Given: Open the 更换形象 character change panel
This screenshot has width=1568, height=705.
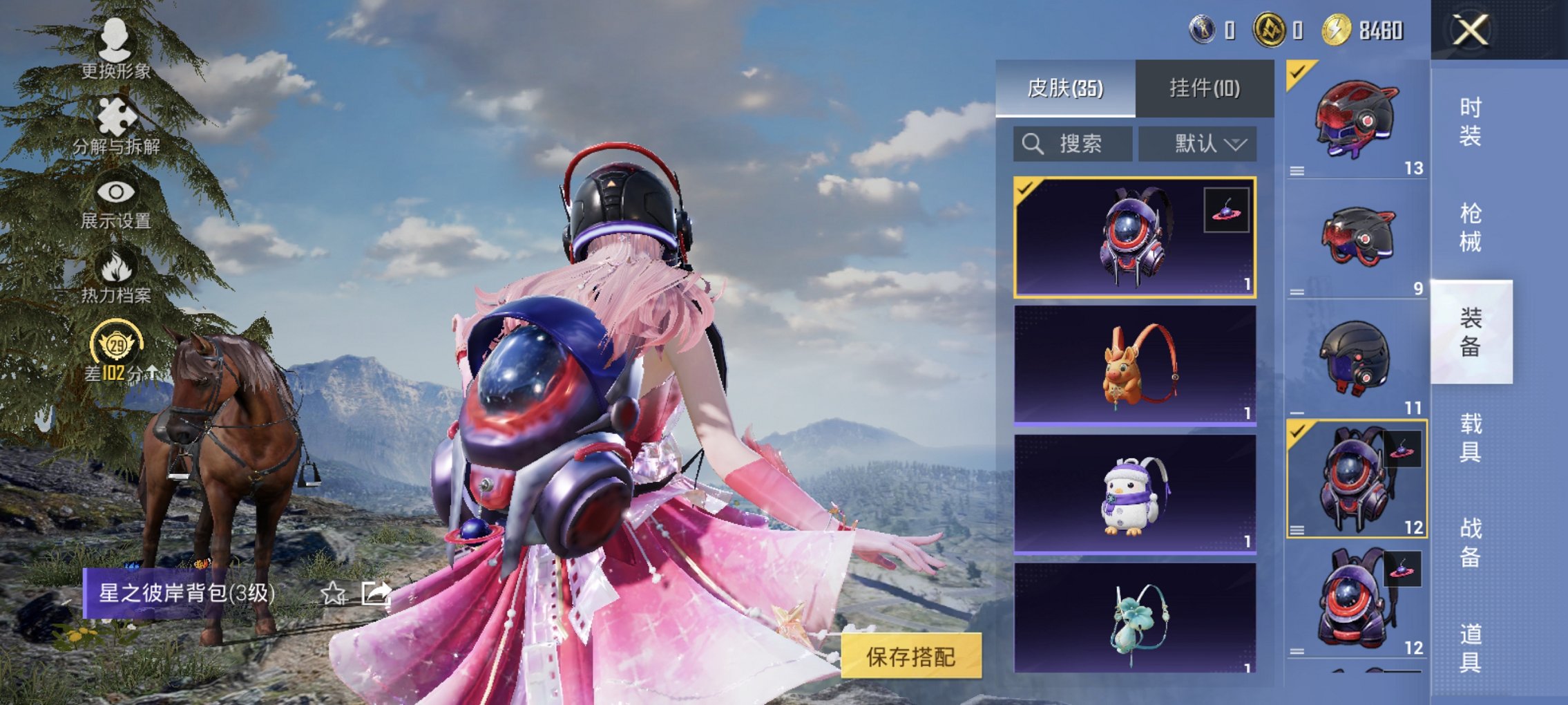Looking at the screenshot, I should click(x=115, y=48).
